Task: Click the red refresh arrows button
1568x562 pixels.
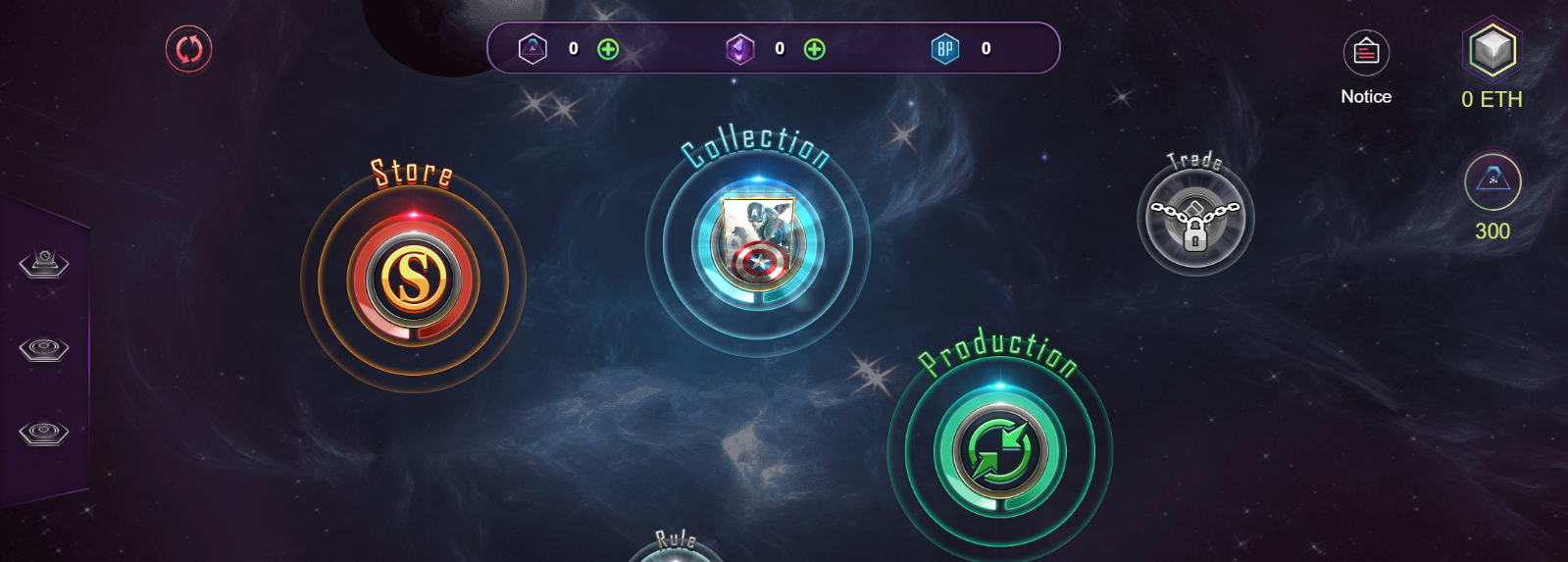Action: click(189, 49)
